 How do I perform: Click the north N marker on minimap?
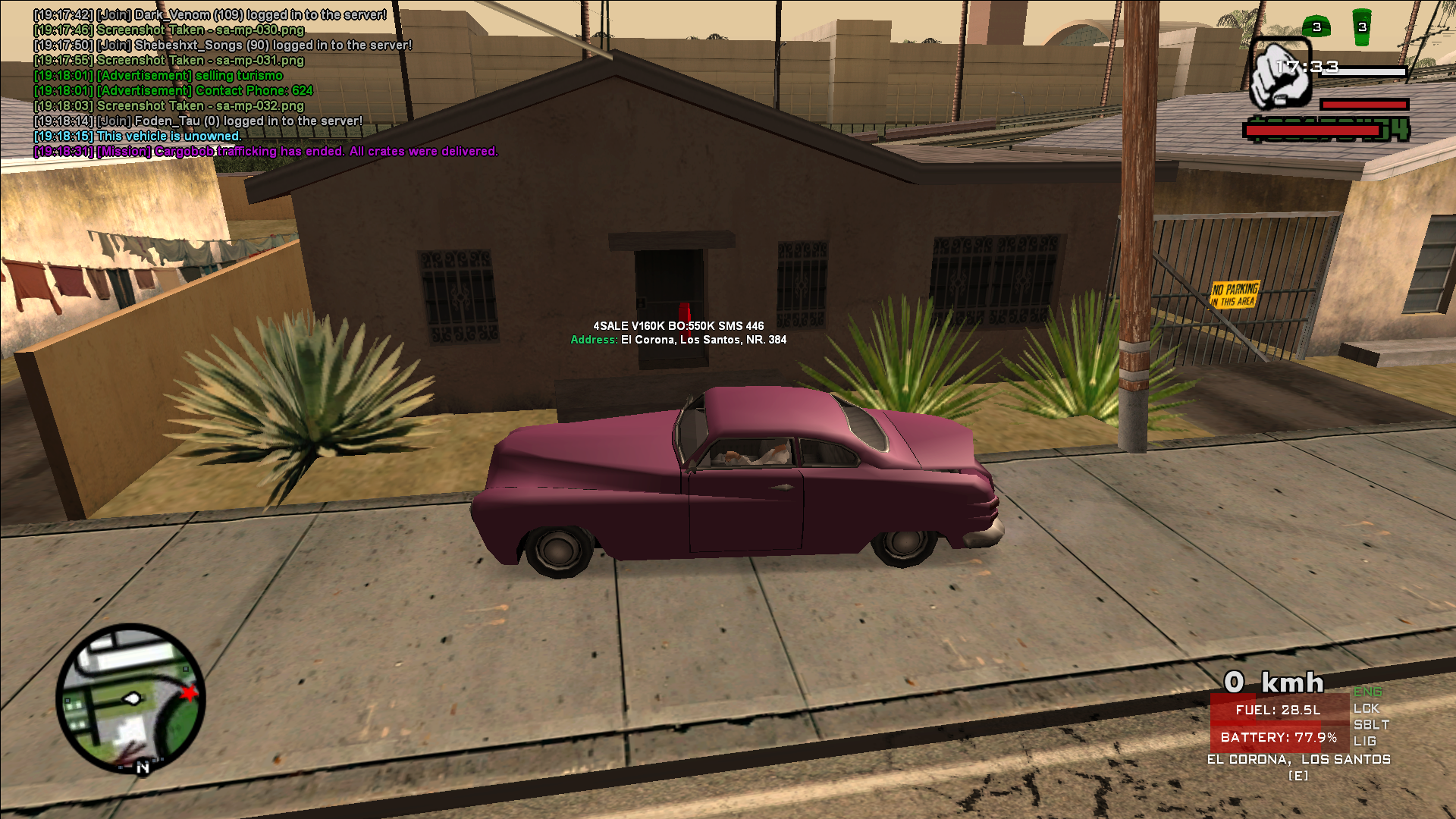[143, 767]
